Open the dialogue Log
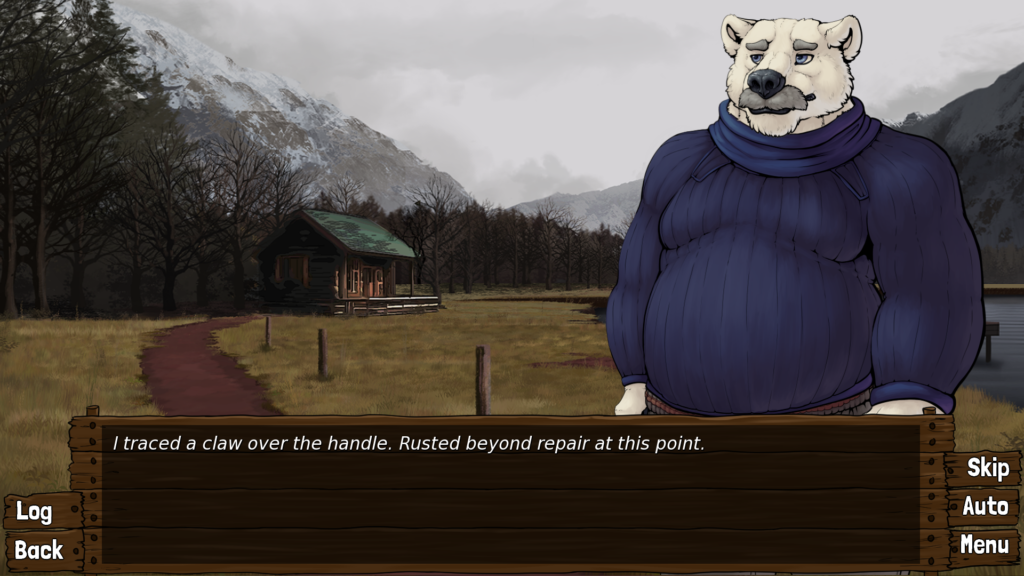This screenshot has width=1024, height=576. (34, 511)
